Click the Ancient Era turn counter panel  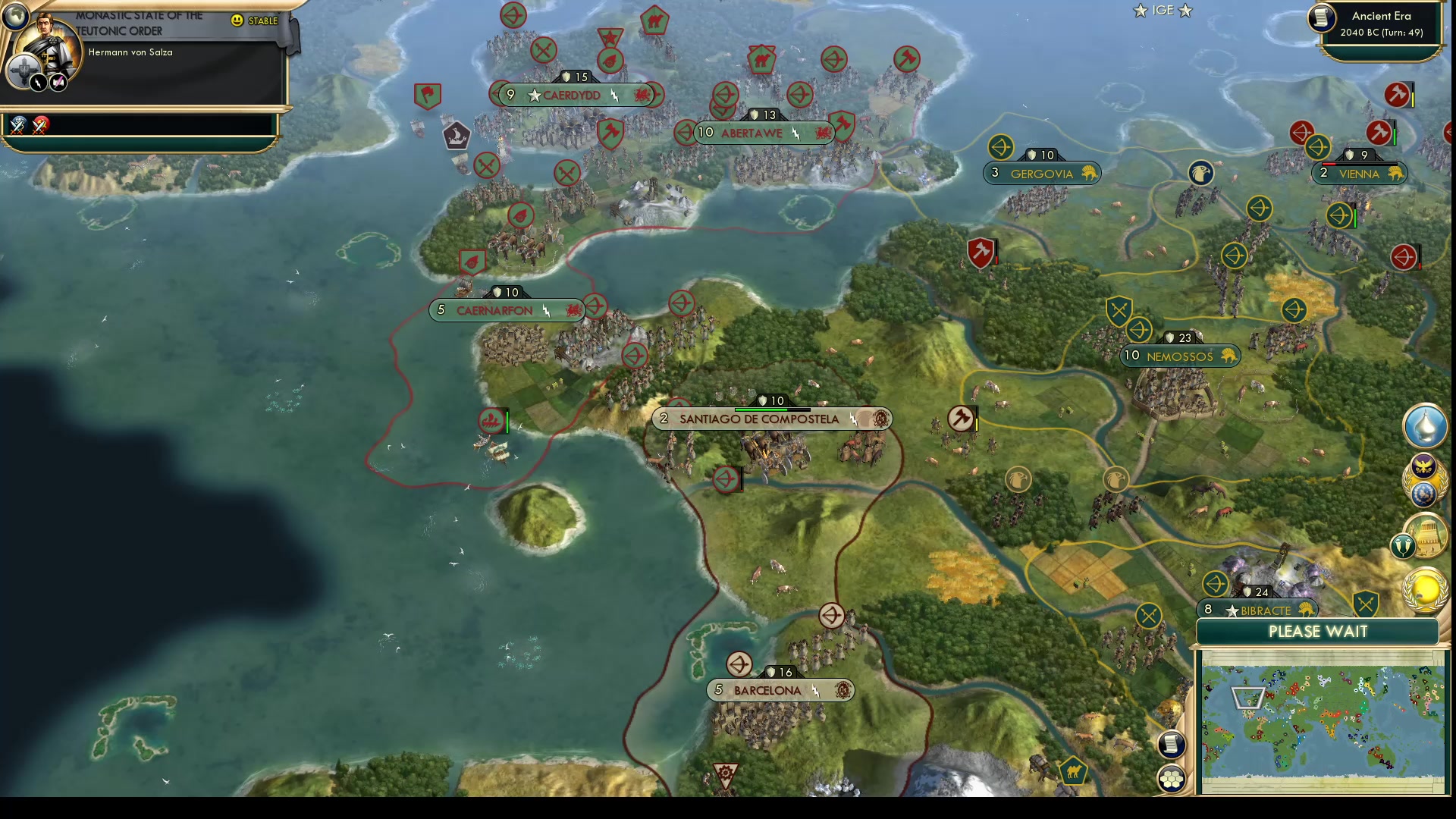pyautogui.click(x=1380, y=23)
